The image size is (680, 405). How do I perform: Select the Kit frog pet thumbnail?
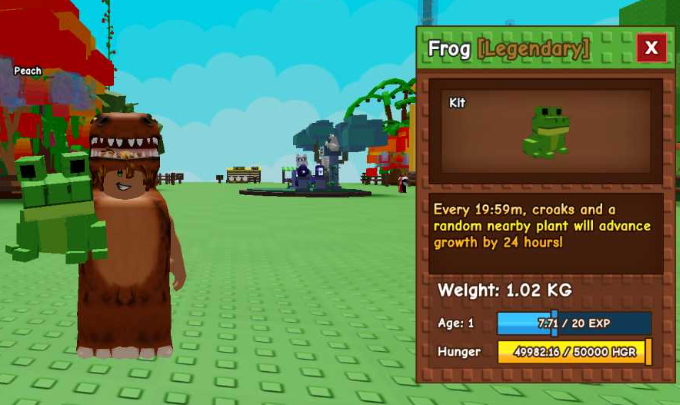[545, 132]
